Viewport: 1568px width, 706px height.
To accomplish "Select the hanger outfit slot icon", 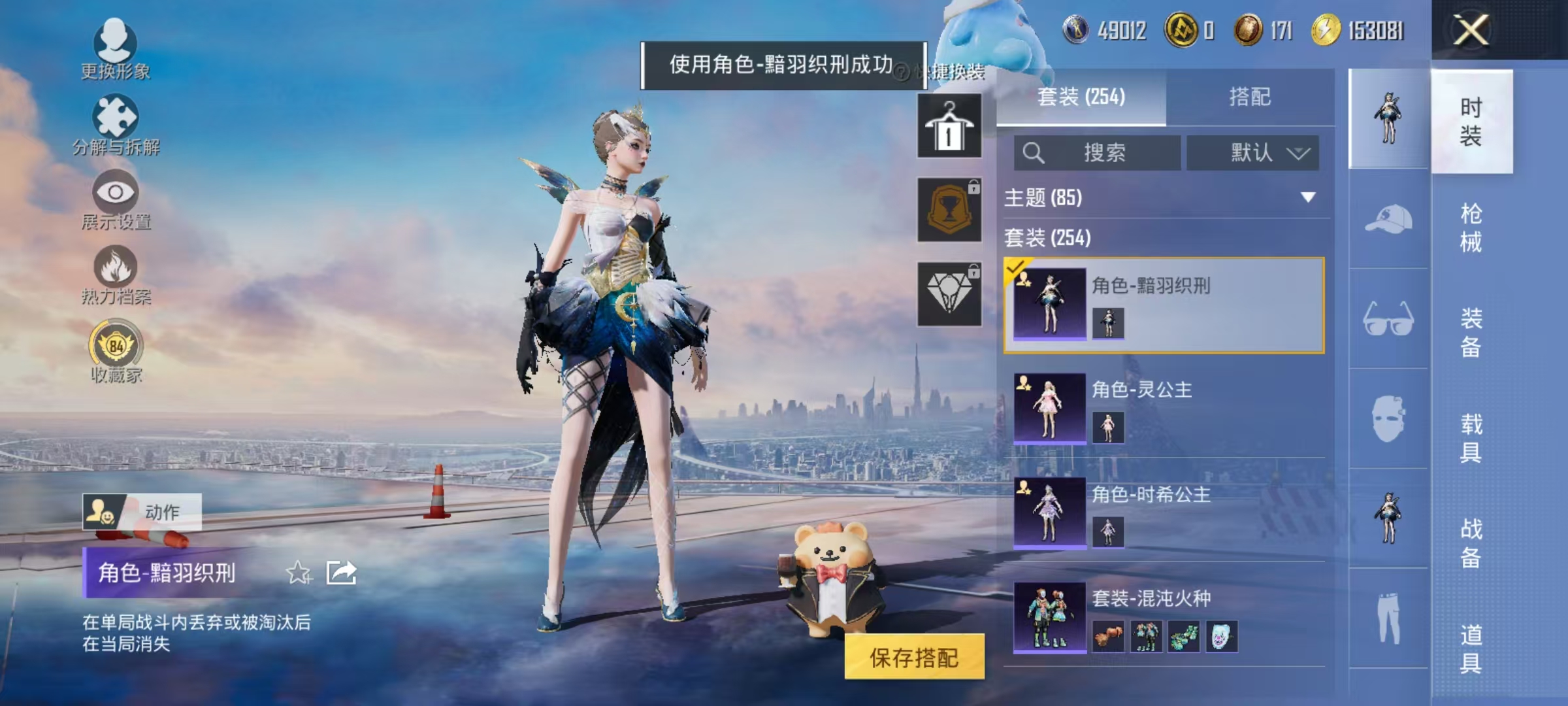I will pyautogui.click(x=949, y=127).
